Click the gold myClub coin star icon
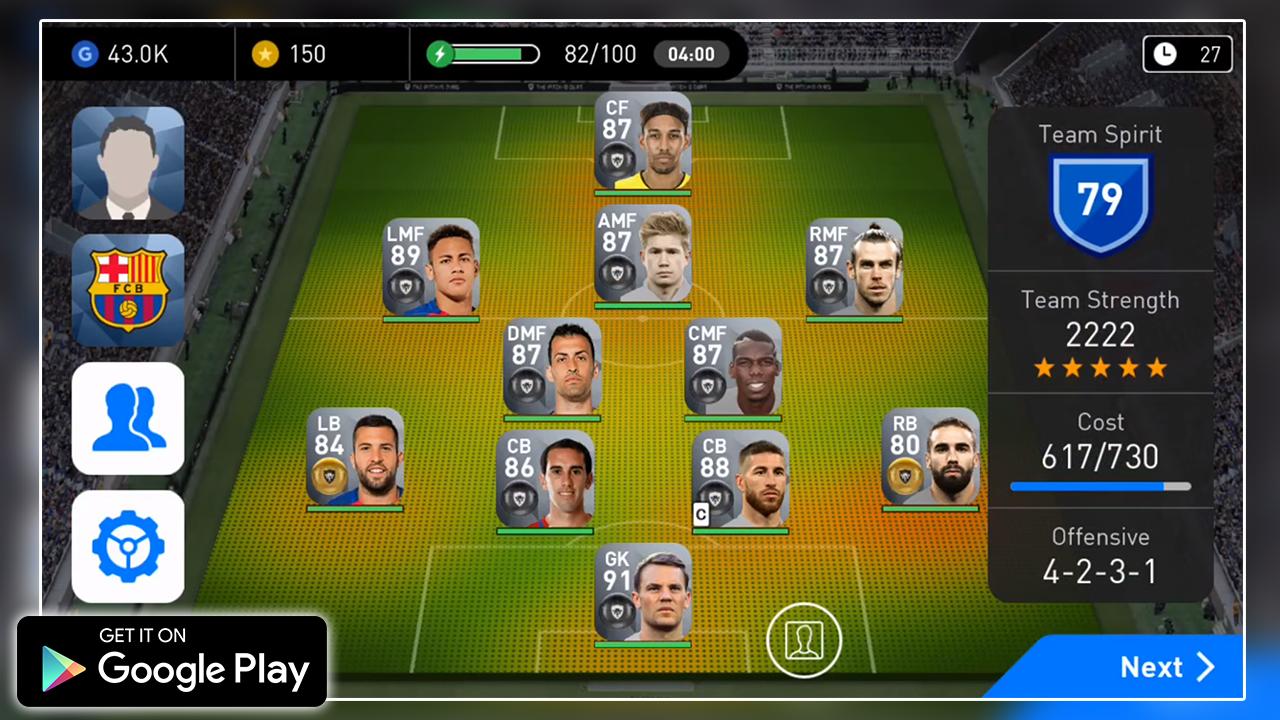Viewport: 1280px width, 720px height. click(265, 53)
